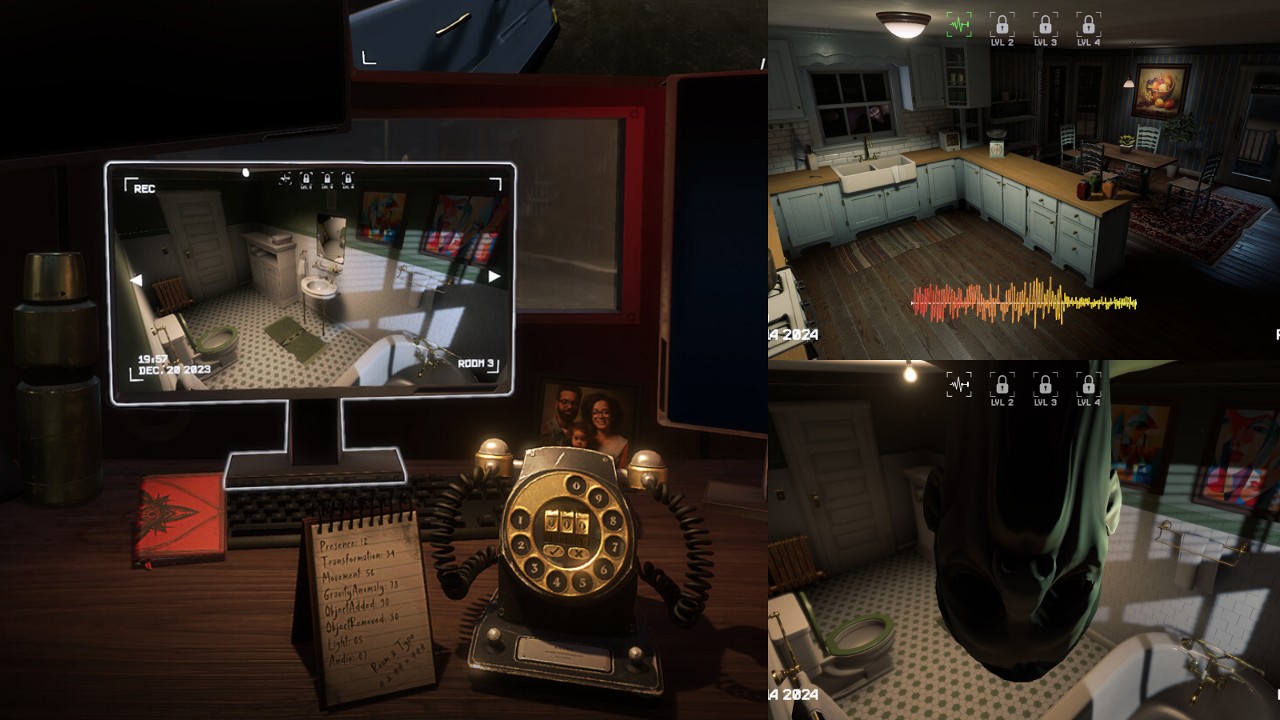This screenshot has height=720, width=1280.
Task: Click the left arrow on the camera feed
Action: (135, 278)
